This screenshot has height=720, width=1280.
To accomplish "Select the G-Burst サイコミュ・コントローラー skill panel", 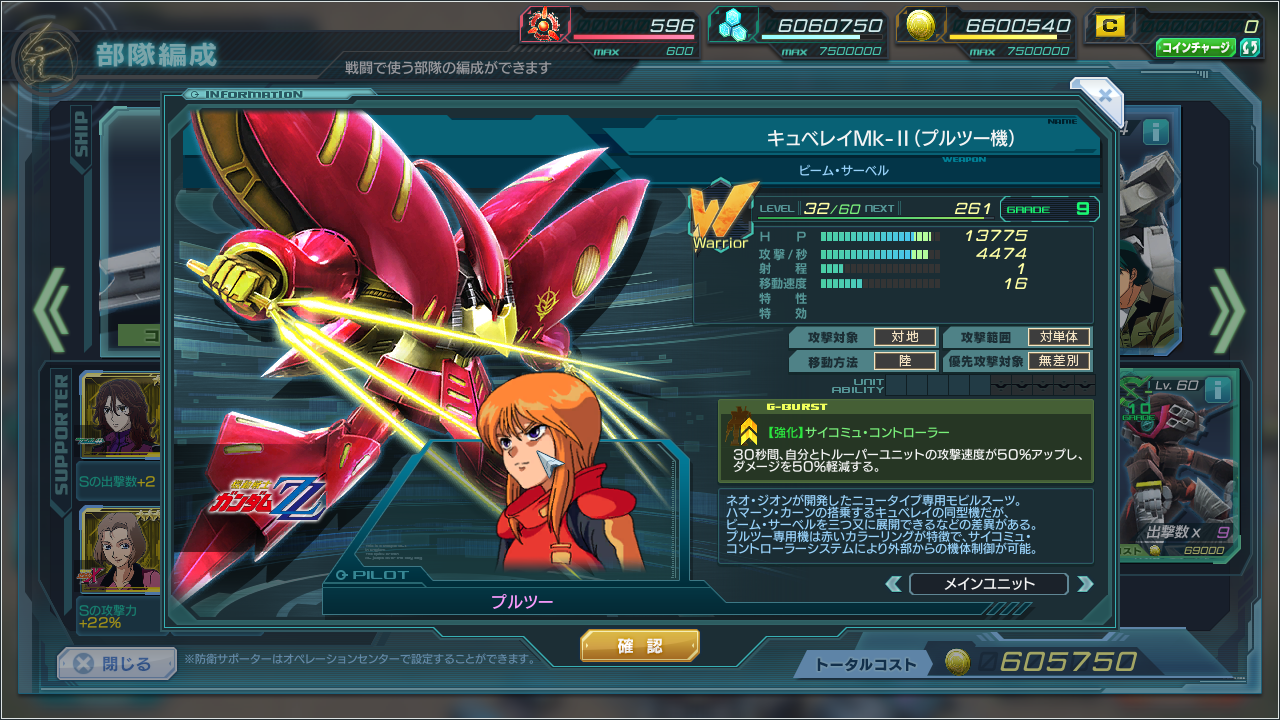I will (905, 442).
